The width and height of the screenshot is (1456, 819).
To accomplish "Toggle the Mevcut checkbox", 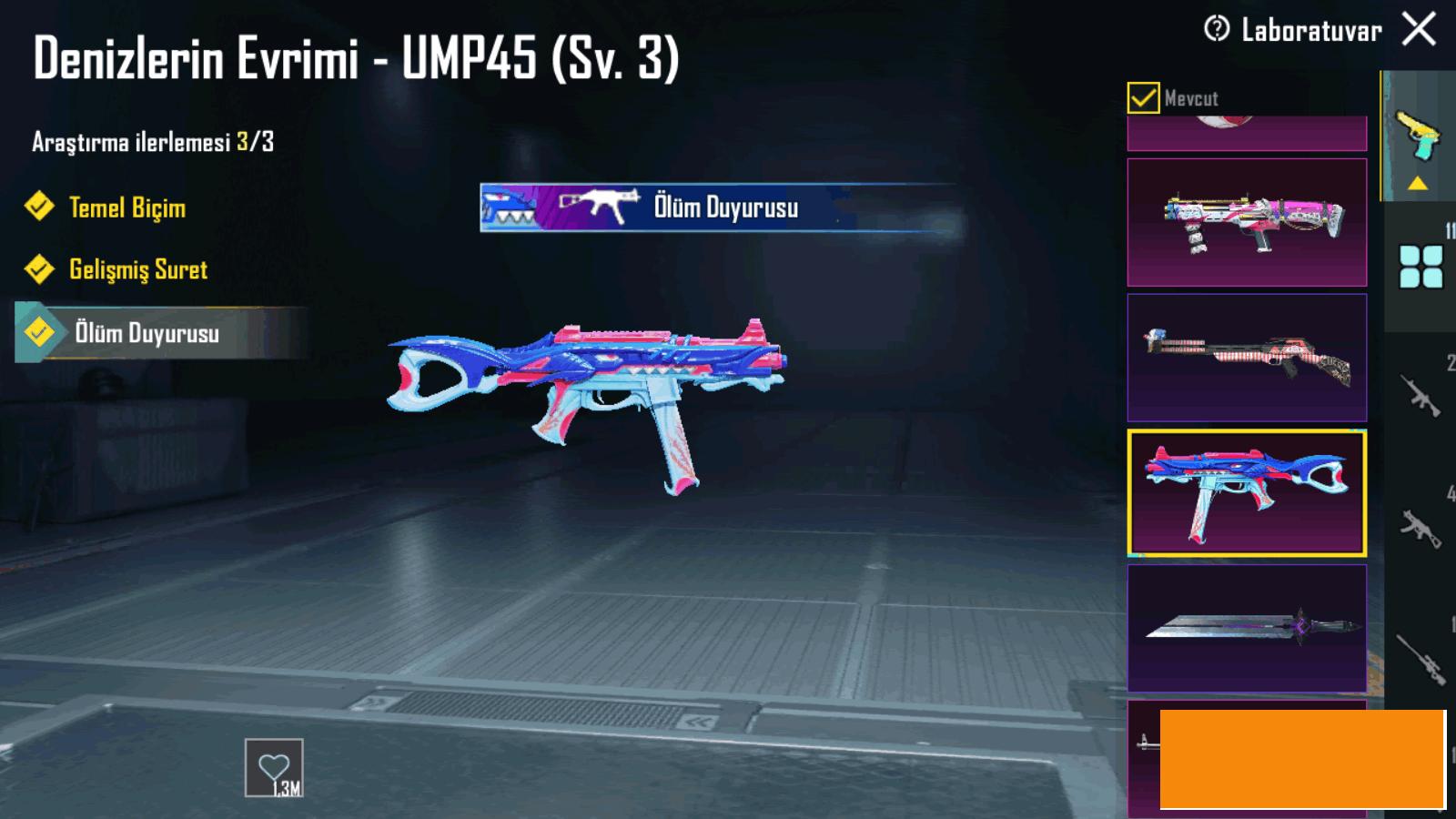I will click(1143, 97).
